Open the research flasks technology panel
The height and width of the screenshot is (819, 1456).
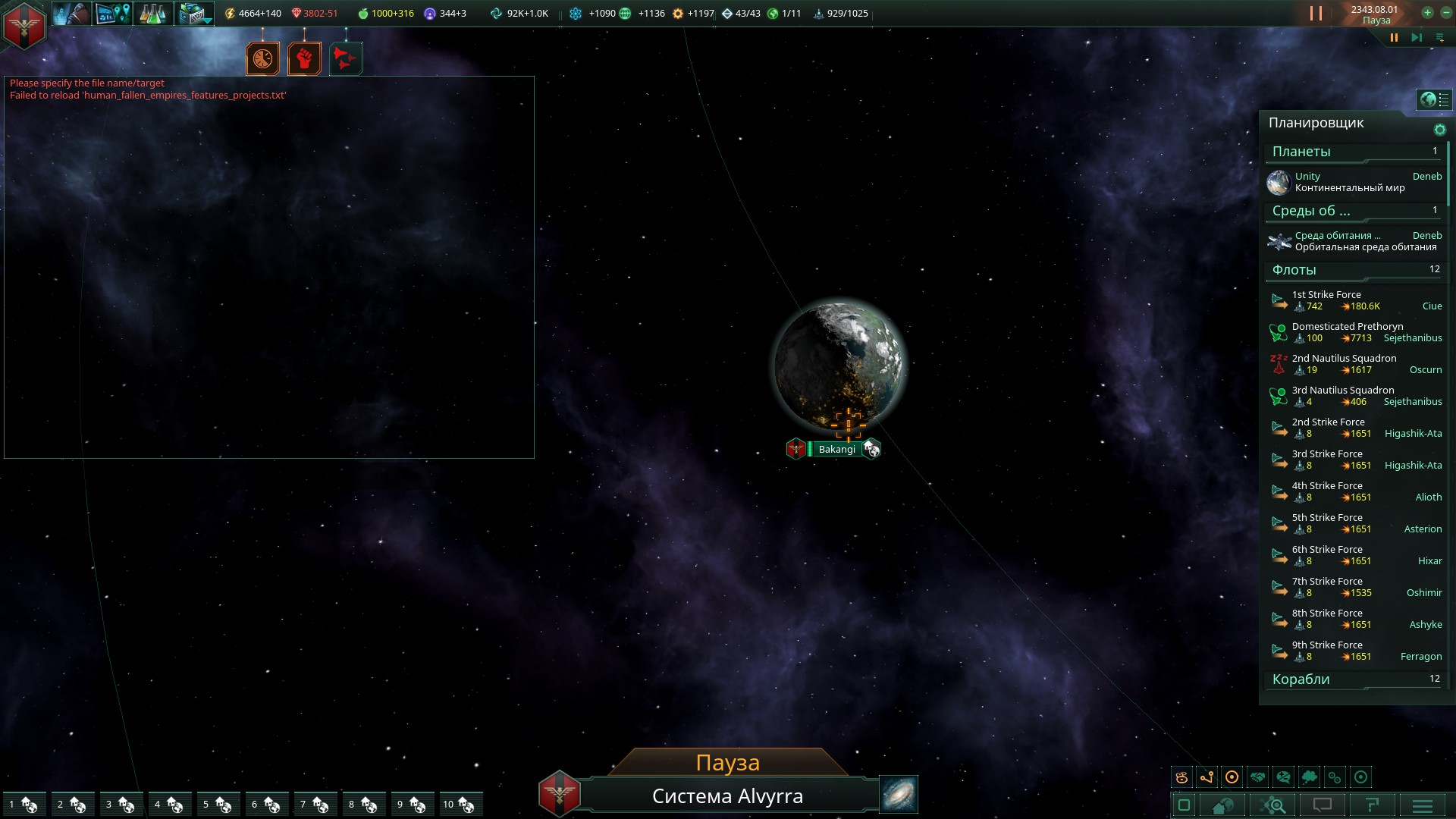(152, 14)
